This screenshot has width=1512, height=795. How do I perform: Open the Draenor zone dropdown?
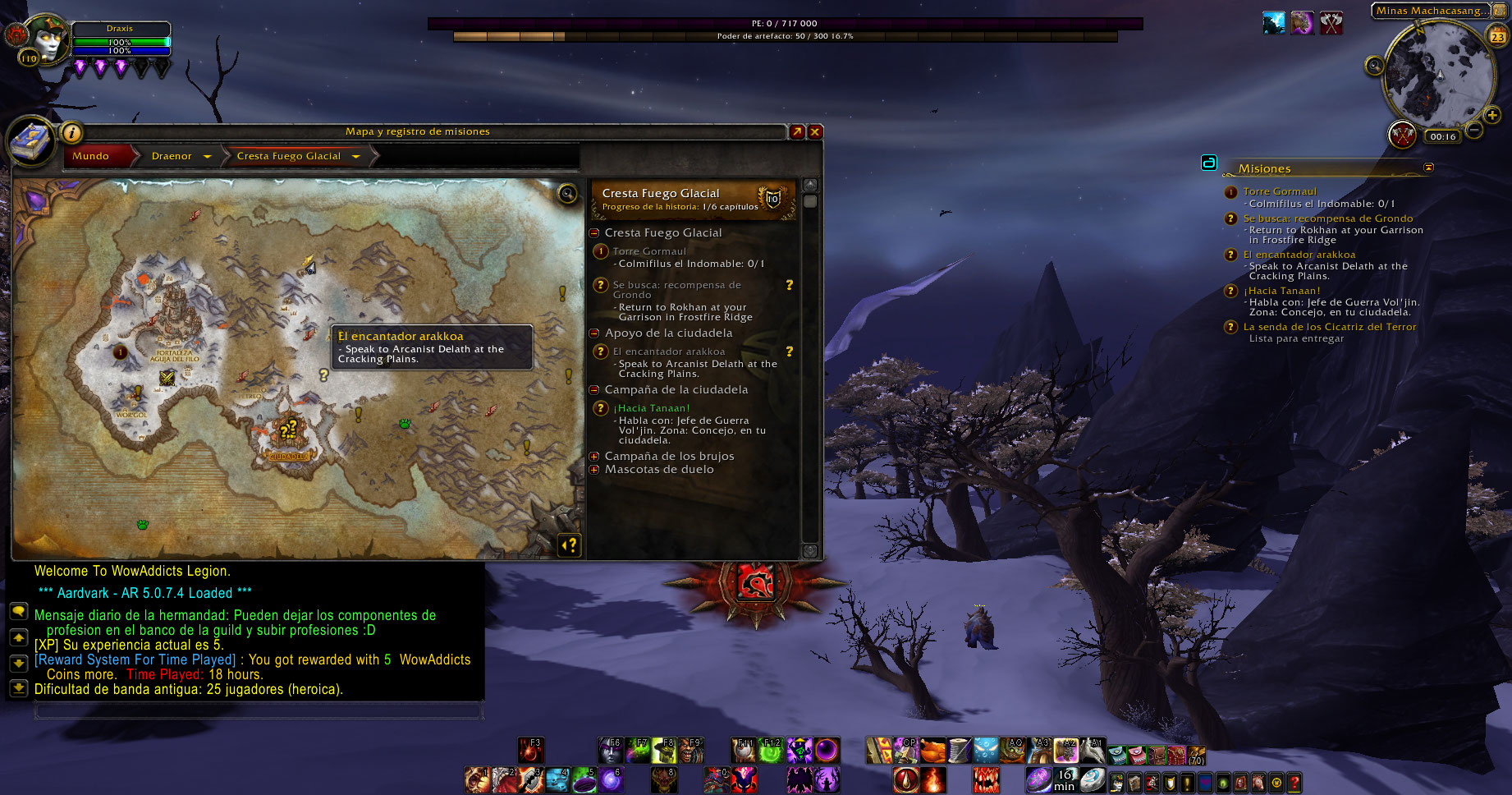[x=208, y=156]
